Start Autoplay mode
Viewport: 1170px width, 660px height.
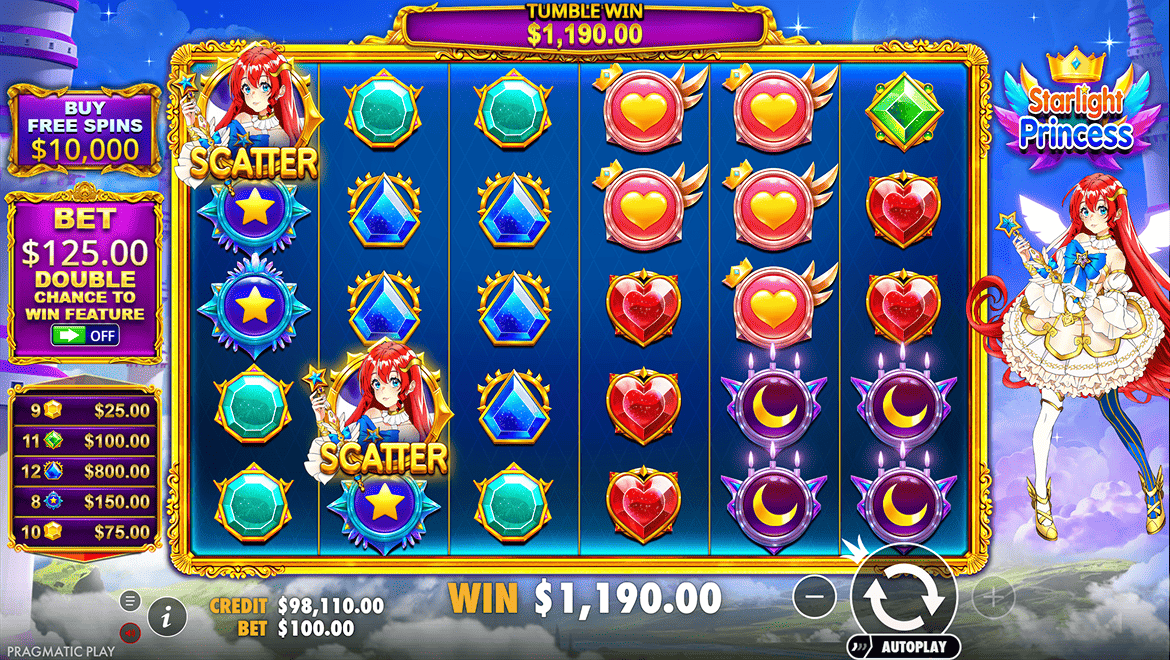(904, 647)
